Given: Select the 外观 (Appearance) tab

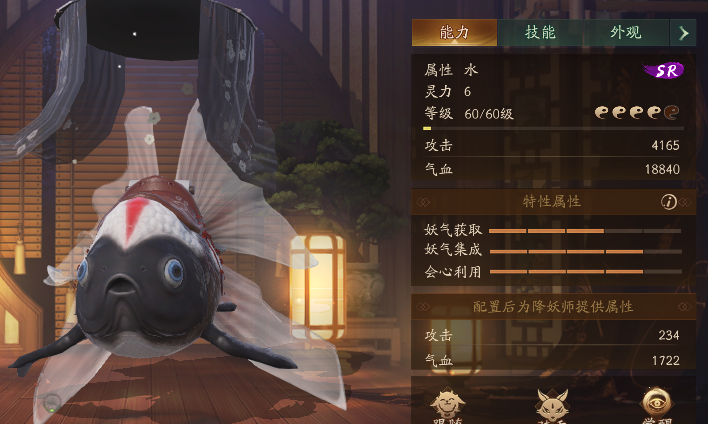Looking at the screenshot, I should click(626, 32).
